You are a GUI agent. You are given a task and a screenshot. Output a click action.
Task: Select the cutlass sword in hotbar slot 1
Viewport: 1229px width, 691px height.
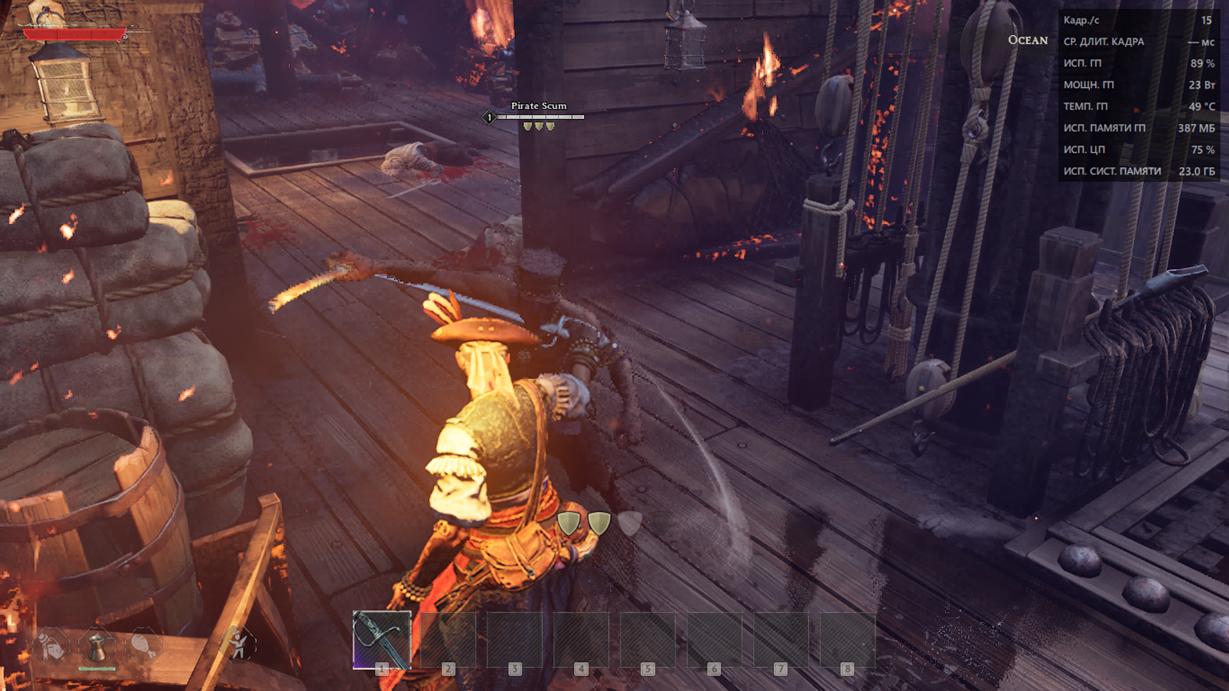pos(381,639)
